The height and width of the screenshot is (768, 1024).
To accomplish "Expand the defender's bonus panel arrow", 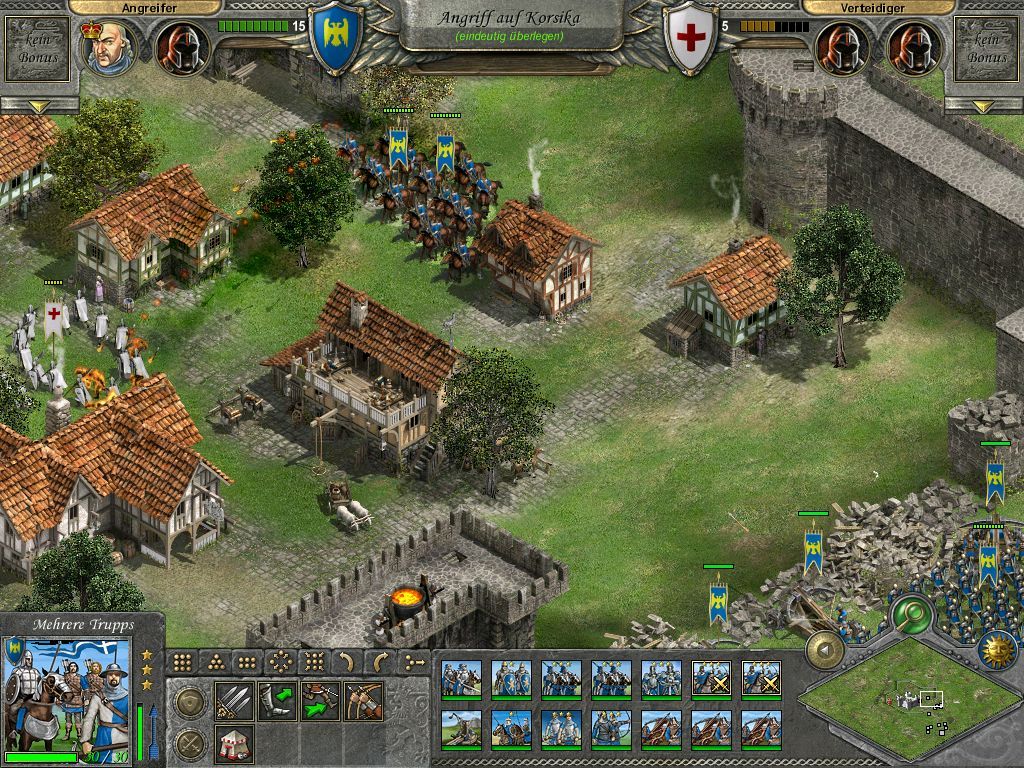I will 984,105.
